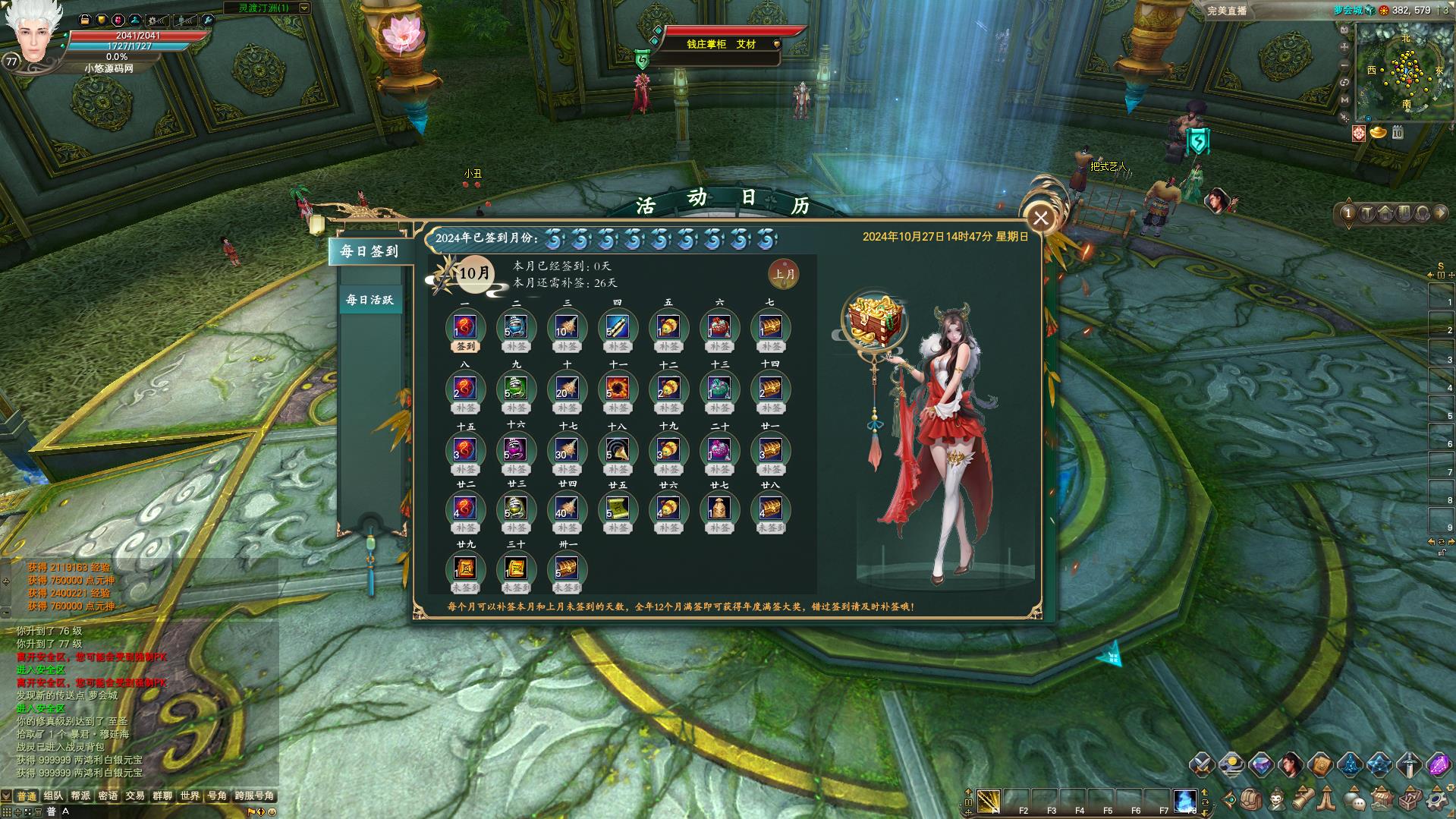This screenshot has width=1456, height=819.
Task: Open the chat emoji smiley picker
Action: tap(272, 811)
